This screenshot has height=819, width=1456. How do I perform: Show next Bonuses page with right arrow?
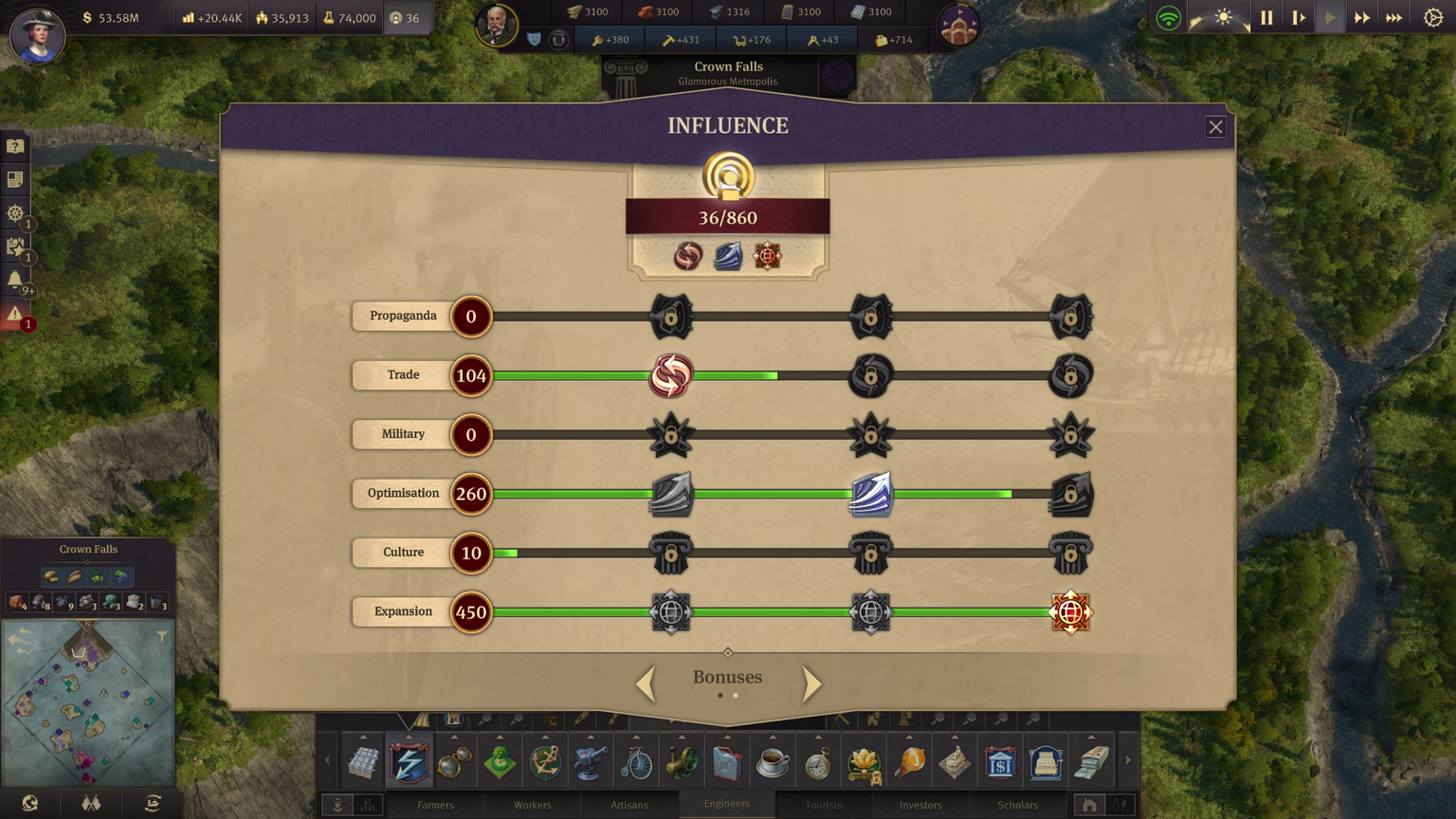point(811,683)
